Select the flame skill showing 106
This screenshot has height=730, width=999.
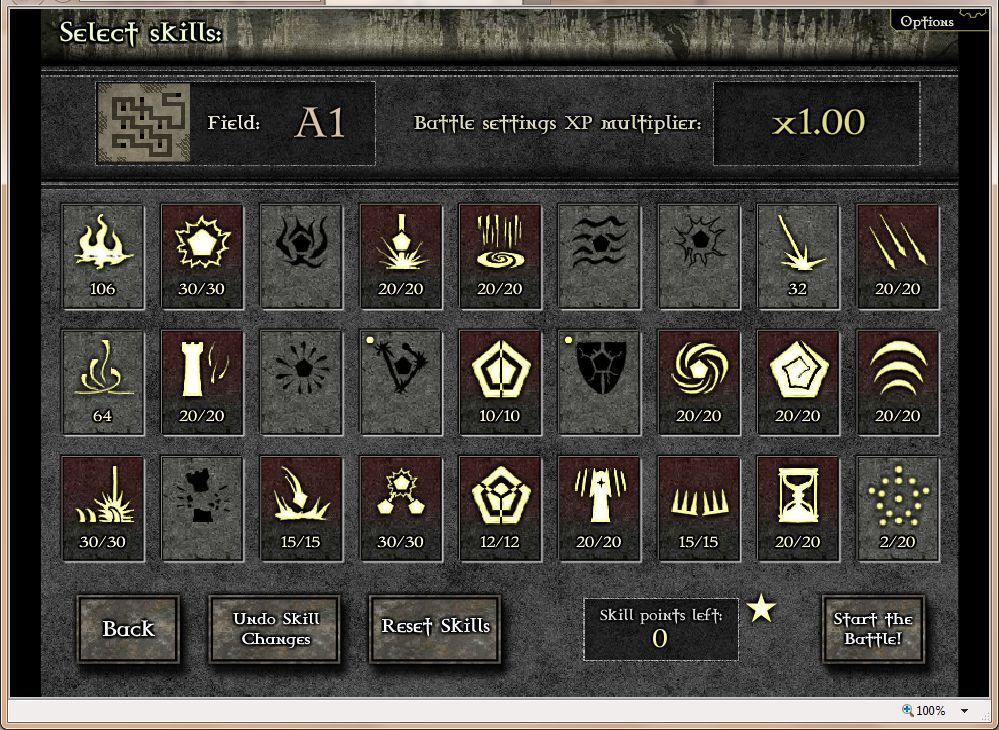coord(103,256)
